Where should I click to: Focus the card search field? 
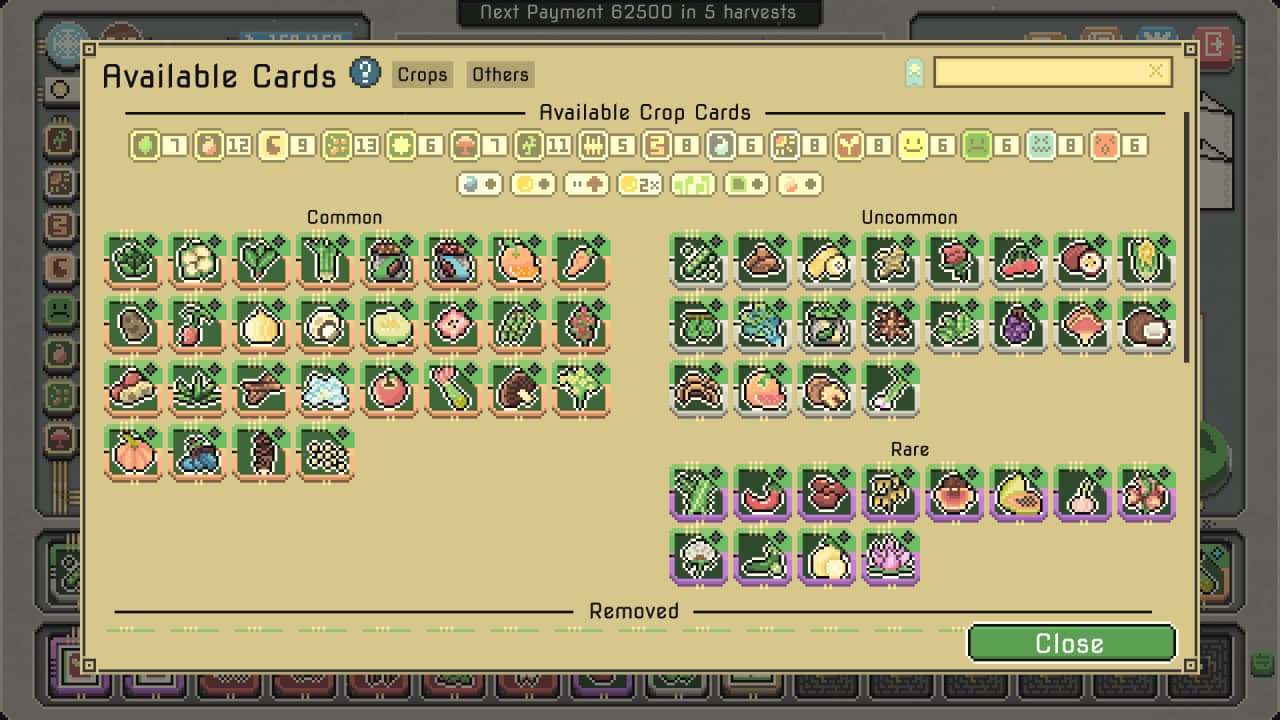pos(1040,72)
